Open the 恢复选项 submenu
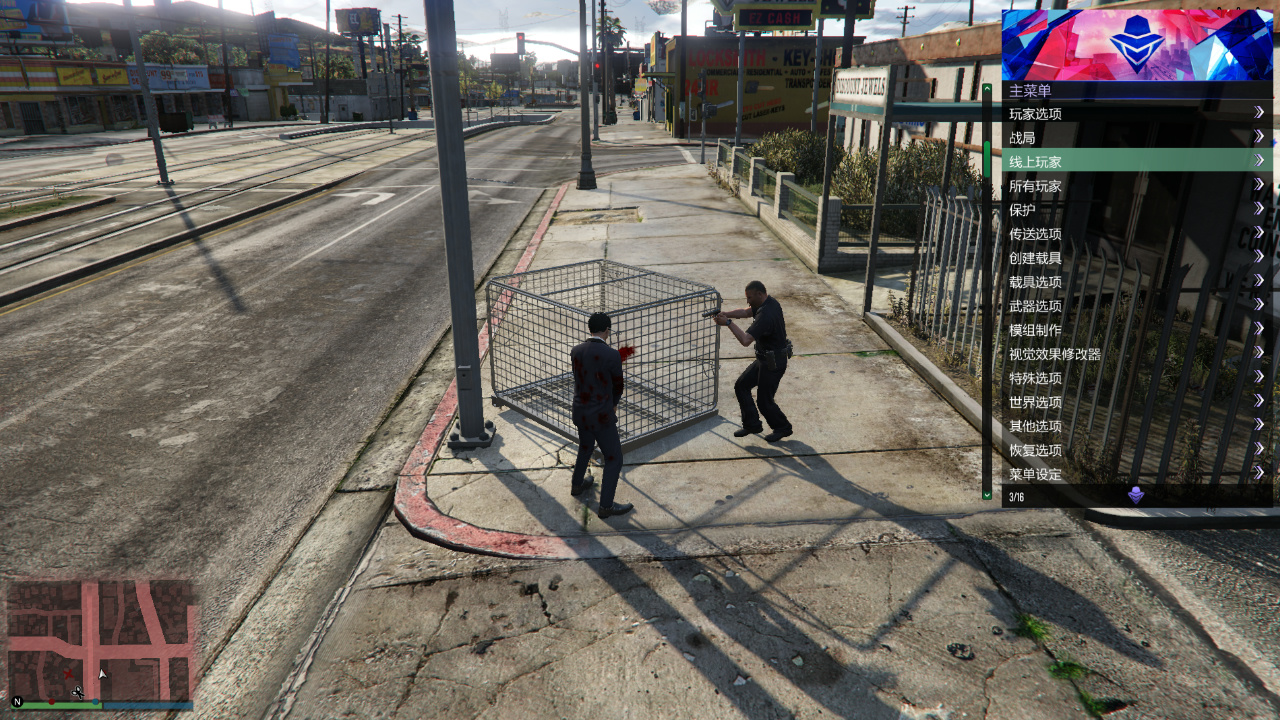Image resolution: width=1280 pixels, height=720 pixels. [1135, 450]
